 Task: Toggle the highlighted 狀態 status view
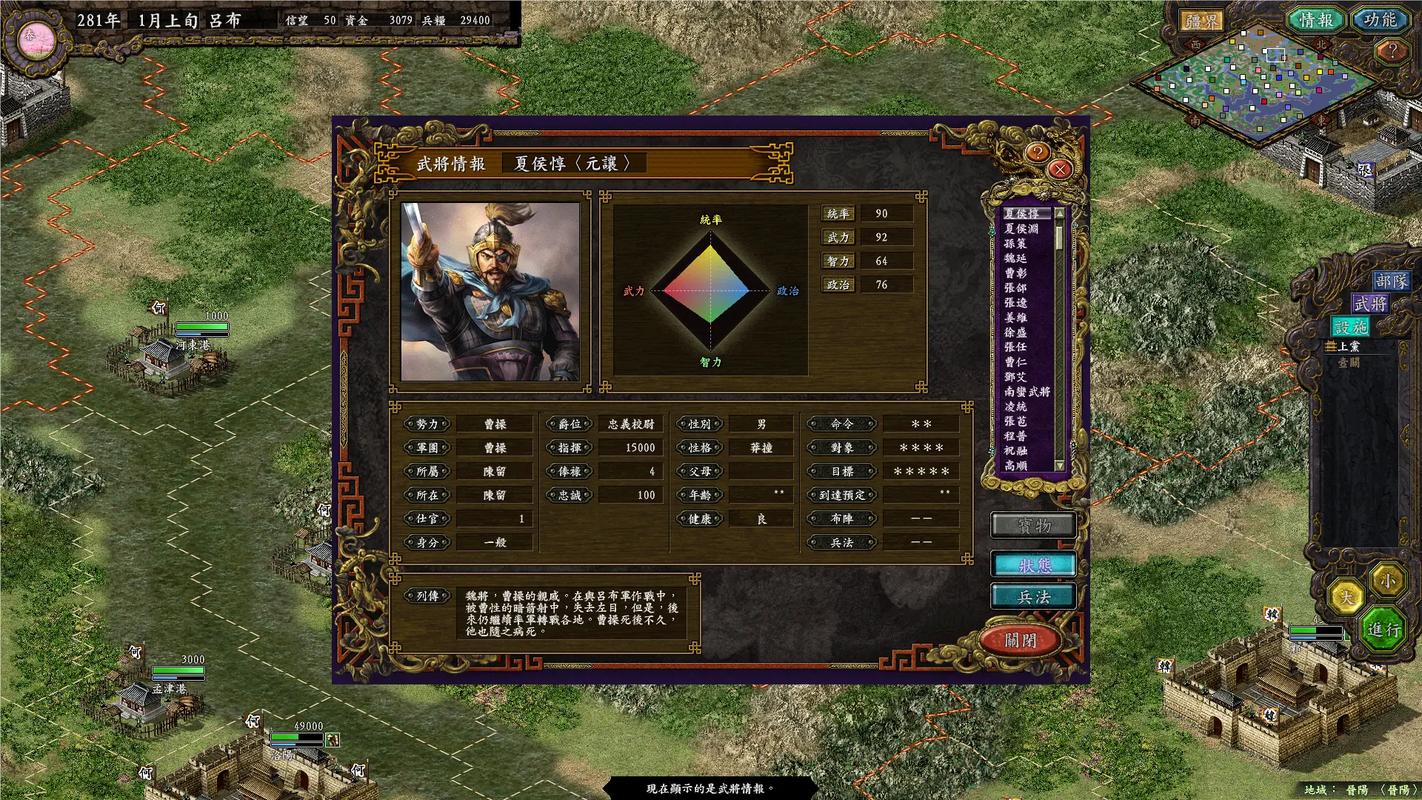click(1032, 561)
